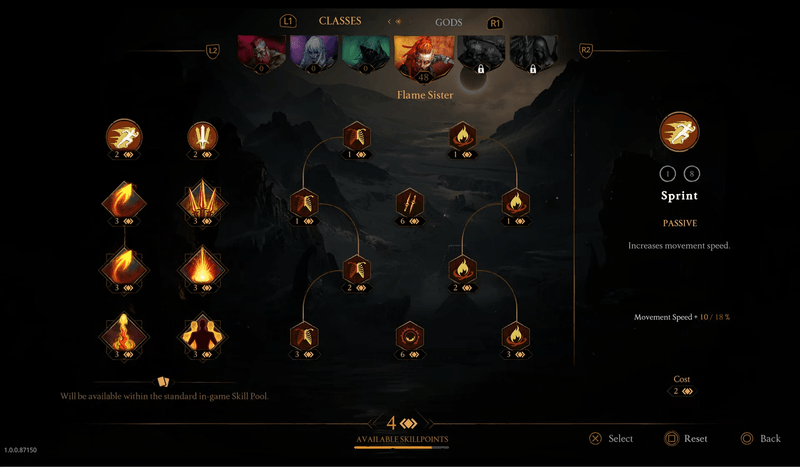800x467 pixels.
Task: Select the Sprint passive skill in the left column
Action: (125, 135)
